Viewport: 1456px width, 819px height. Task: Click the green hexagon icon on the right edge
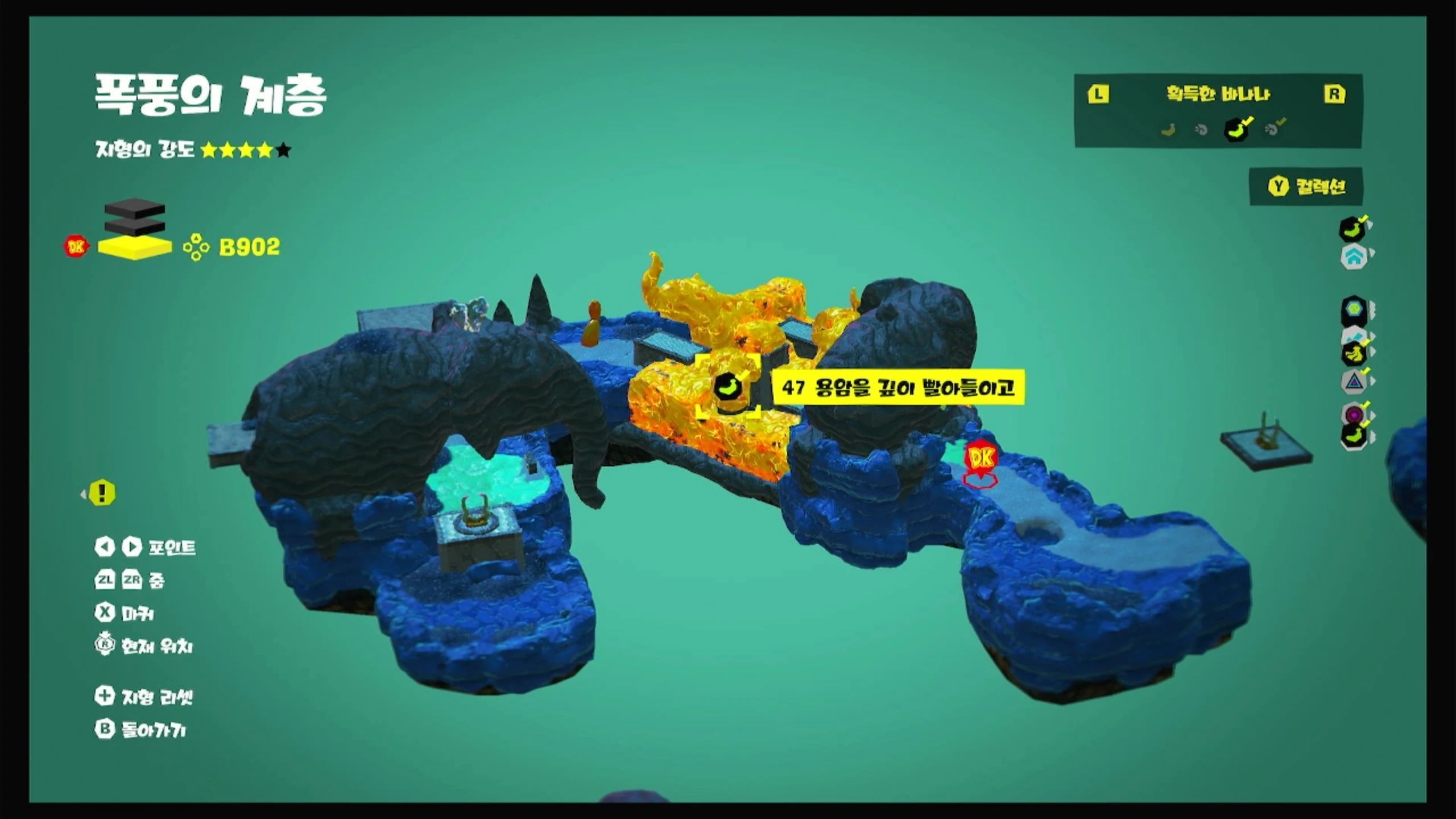[1354, 309]
